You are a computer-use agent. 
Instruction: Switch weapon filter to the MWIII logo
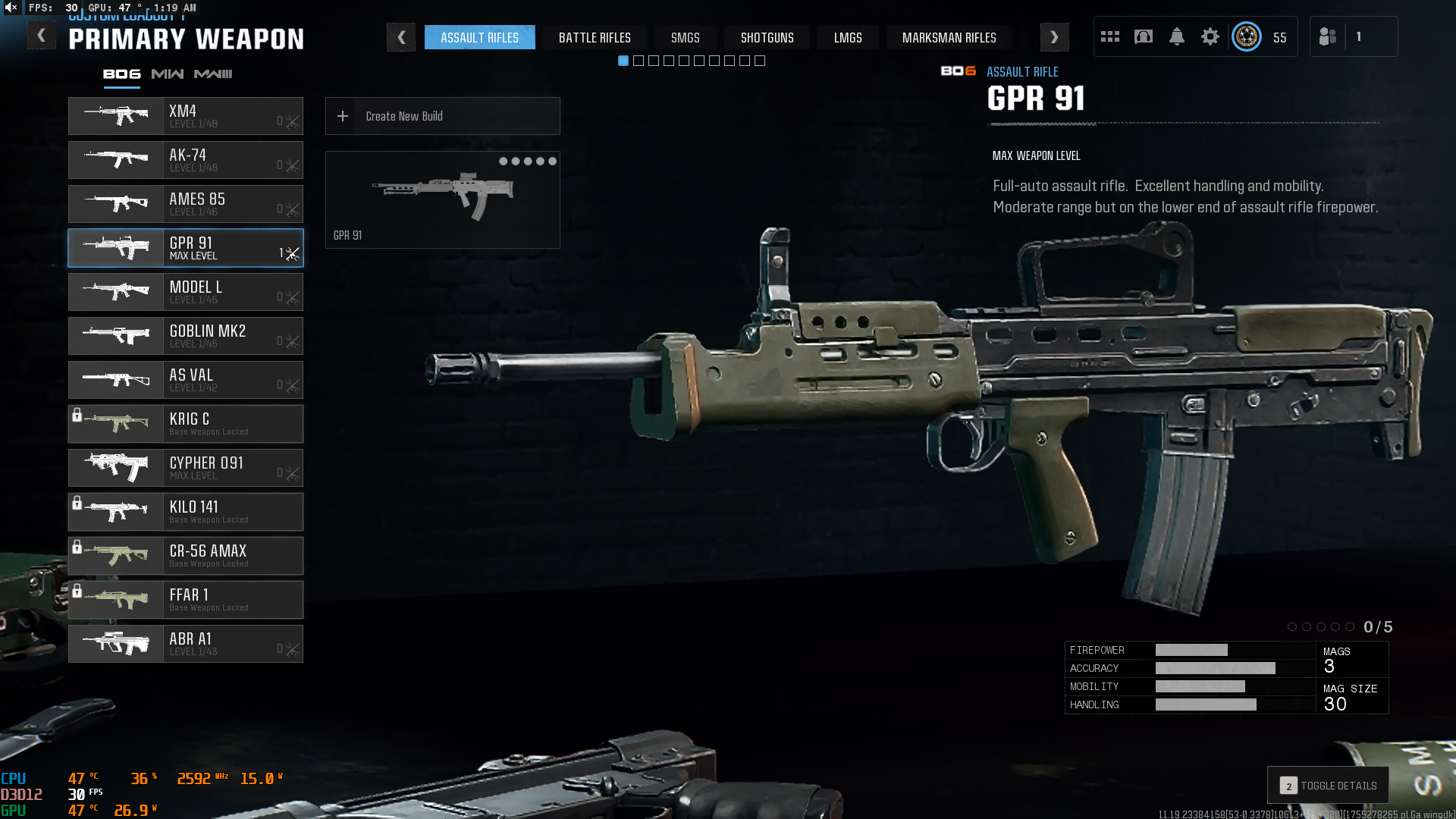tap(213, 74)
